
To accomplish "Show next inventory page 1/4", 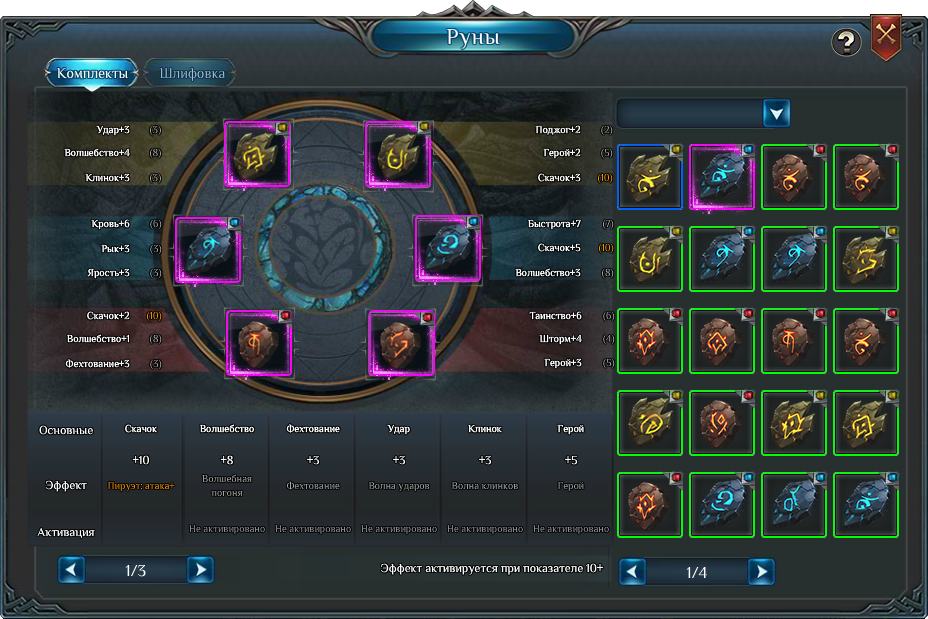I will (x=761, y=572).
